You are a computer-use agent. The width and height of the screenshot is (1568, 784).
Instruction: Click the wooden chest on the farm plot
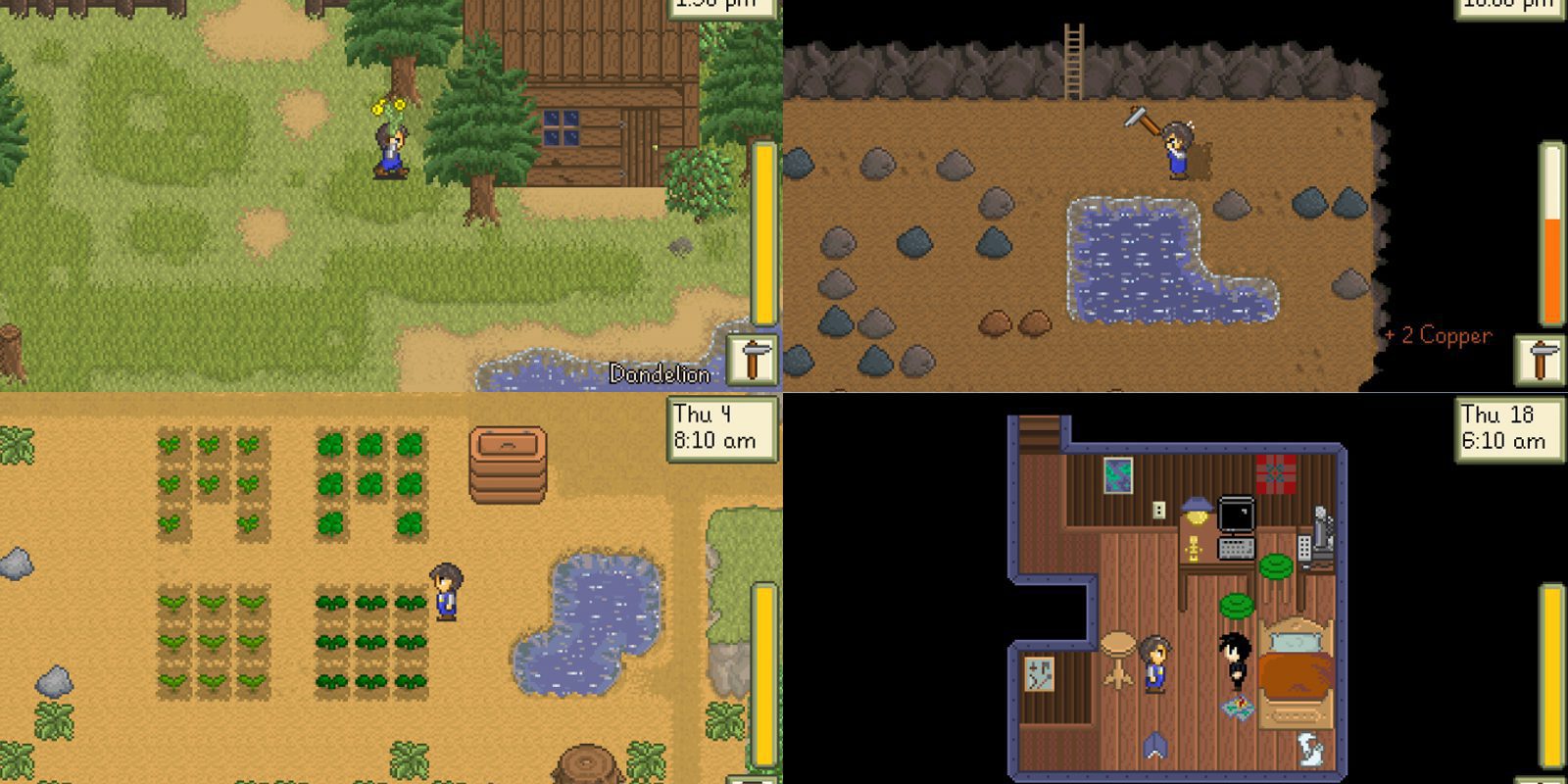[506, 466]
